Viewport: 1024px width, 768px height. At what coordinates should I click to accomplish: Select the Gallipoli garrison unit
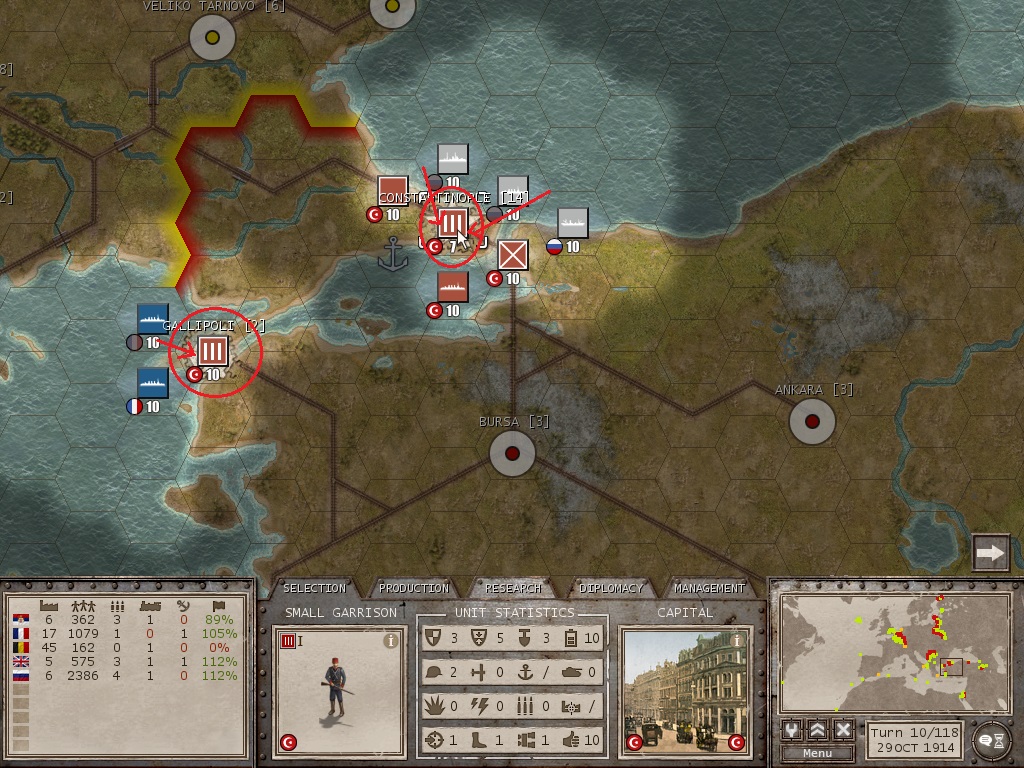213,351
